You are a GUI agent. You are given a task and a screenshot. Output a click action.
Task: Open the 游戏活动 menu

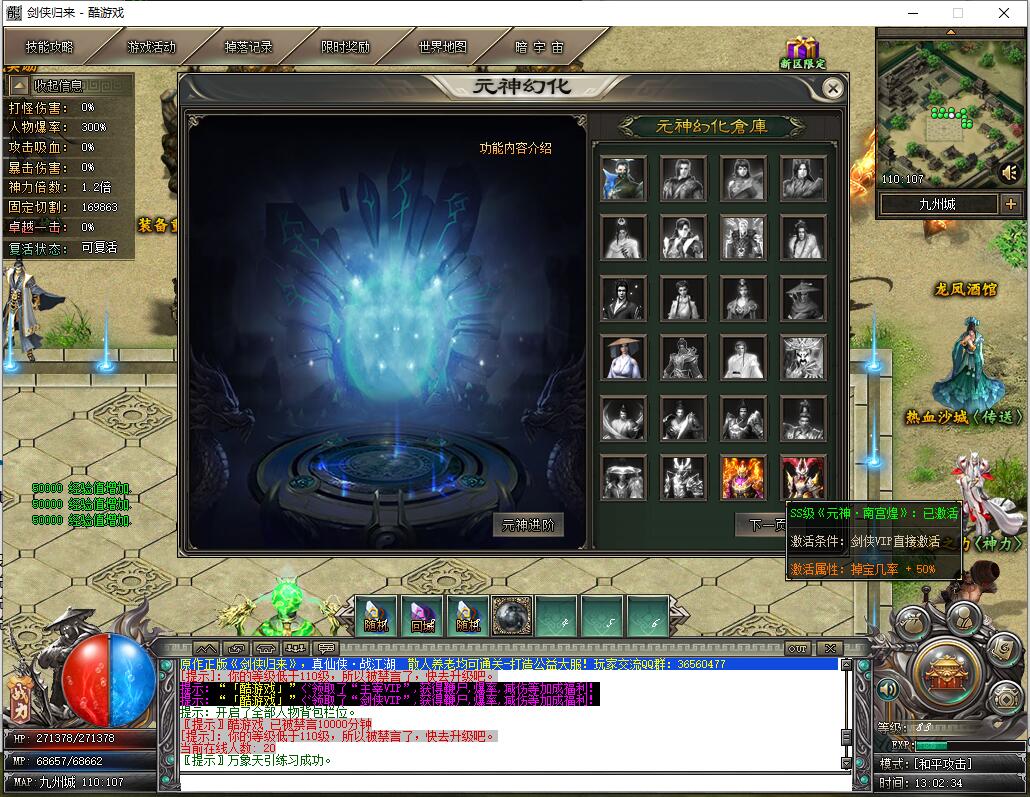151,47
